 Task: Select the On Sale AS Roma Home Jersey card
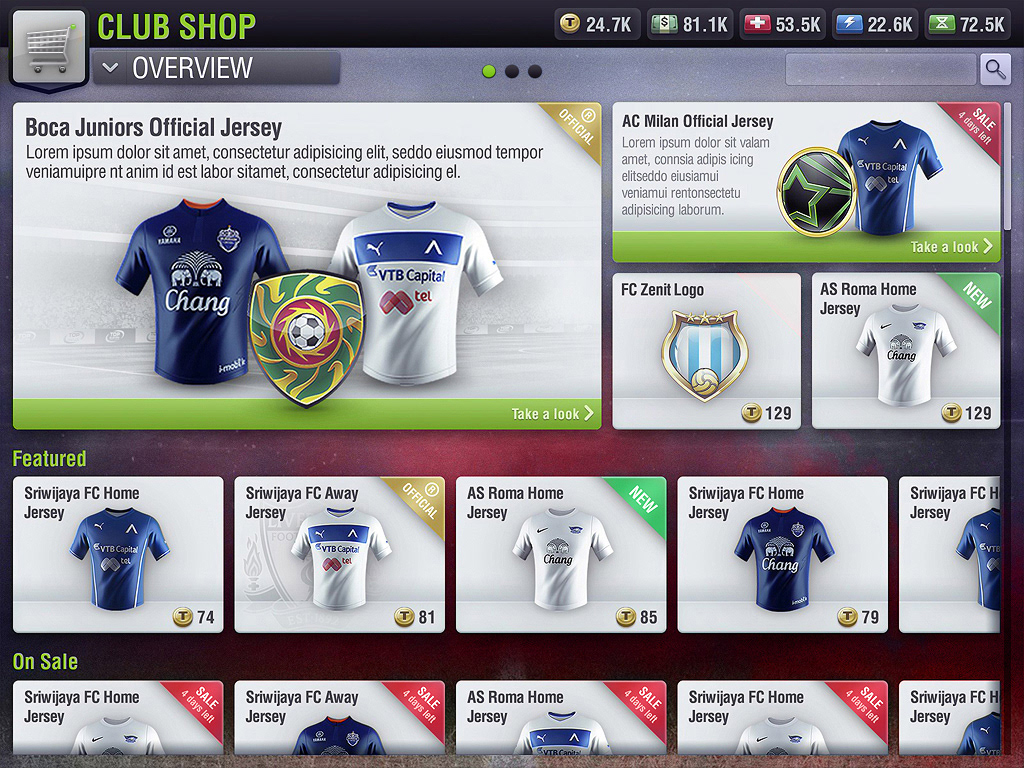tap(561, 718)
